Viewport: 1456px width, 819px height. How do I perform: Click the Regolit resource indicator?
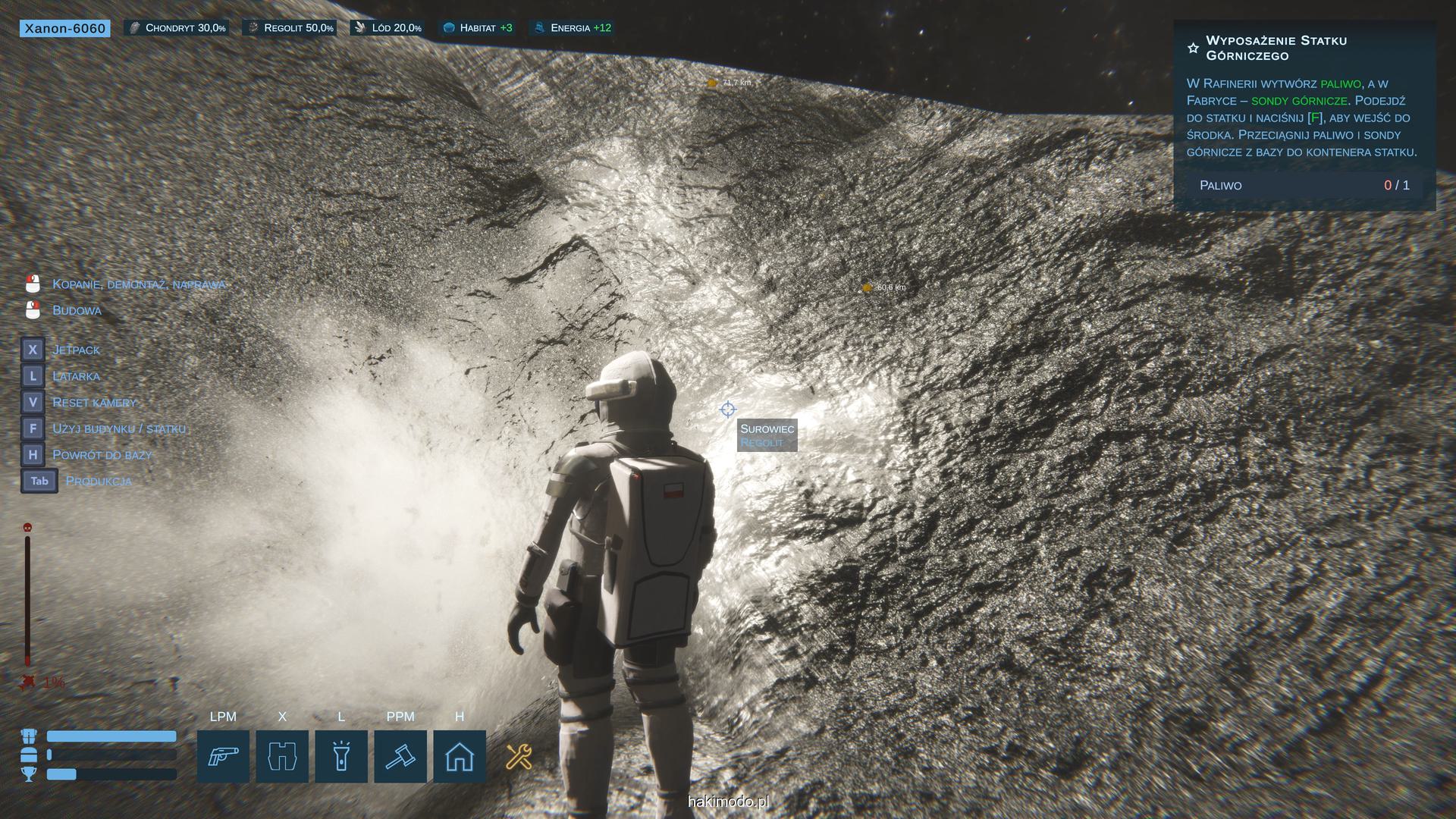click(x=290, y=28)
